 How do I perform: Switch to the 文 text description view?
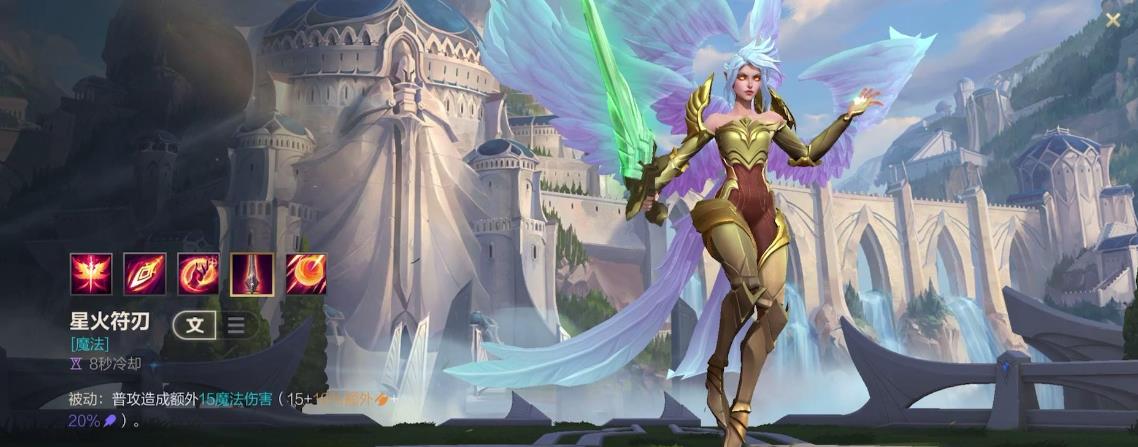tap(195, 324)
